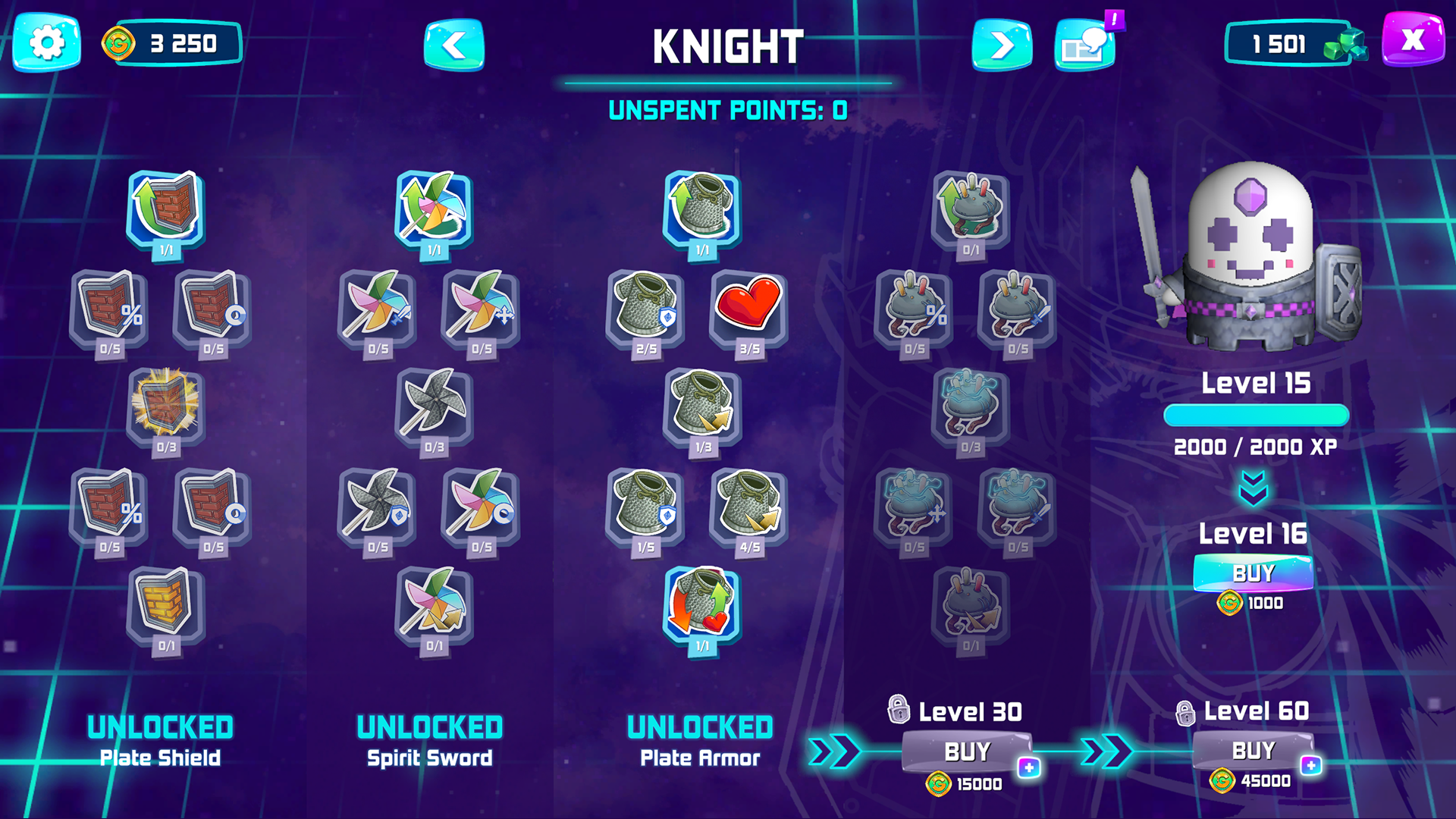Screen dimensions: 1456x819
Task: Buy Level 16 for 1000 coins
Action: click(x=1255, y=574)
